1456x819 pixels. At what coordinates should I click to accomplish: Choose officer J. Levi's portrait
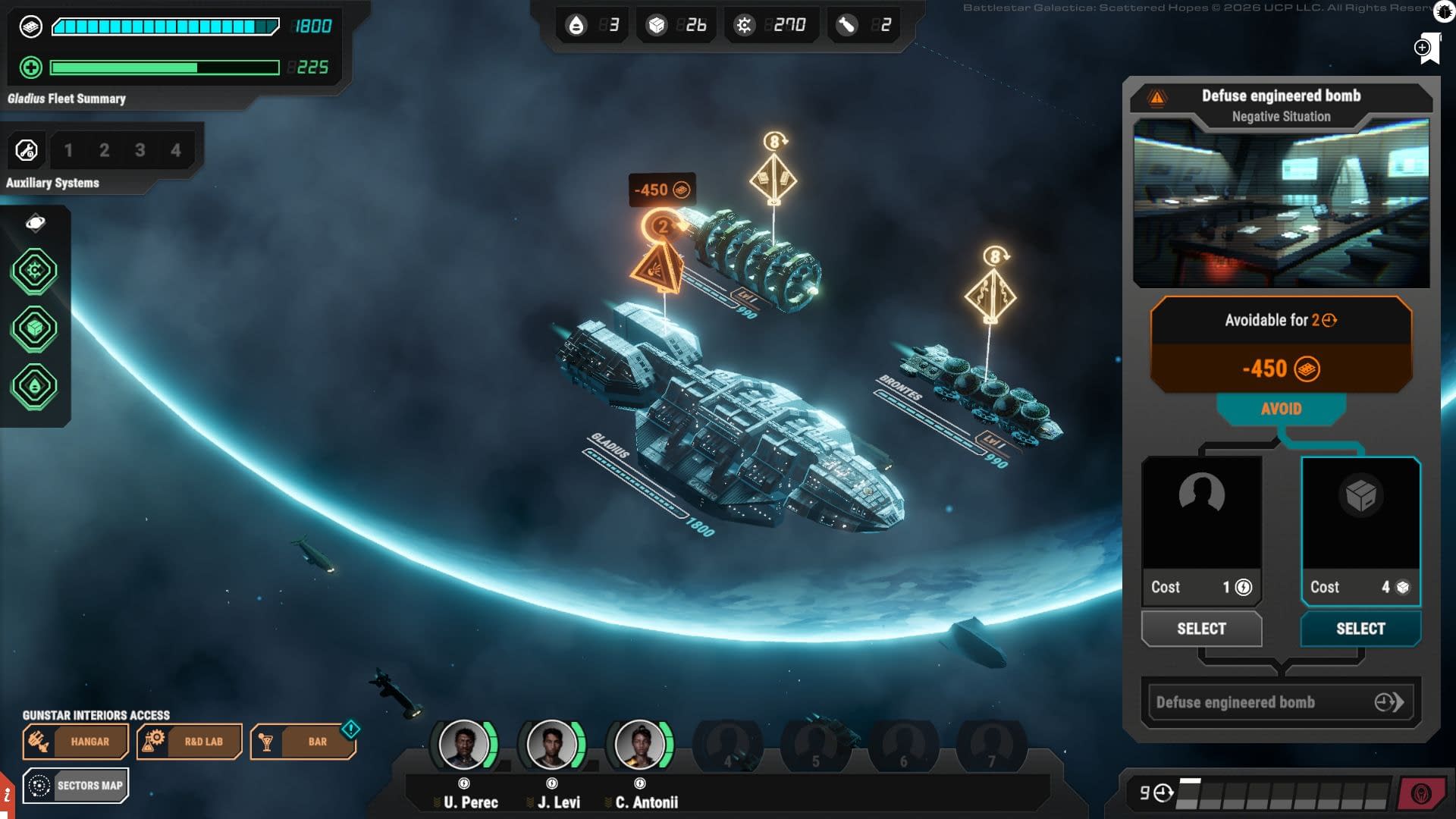click(x=551, y=744)
